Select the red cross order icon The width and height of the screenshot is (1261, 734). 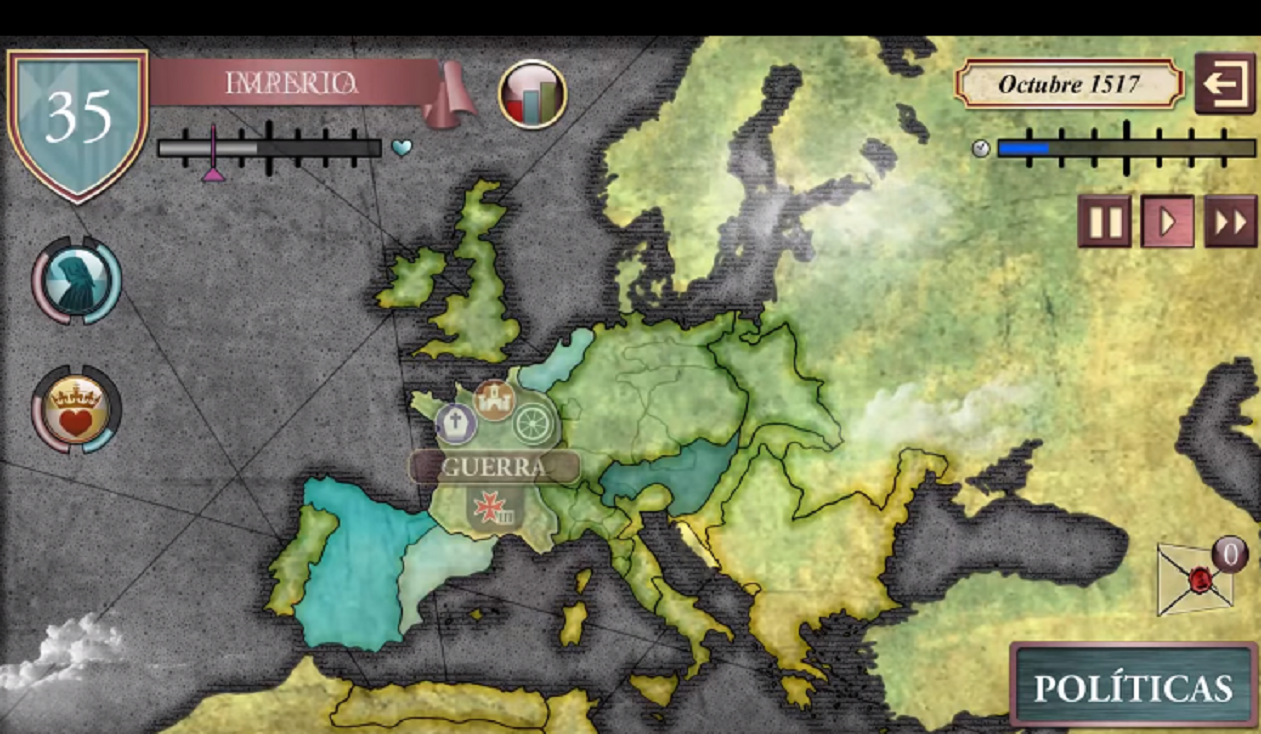click(494, 509)
